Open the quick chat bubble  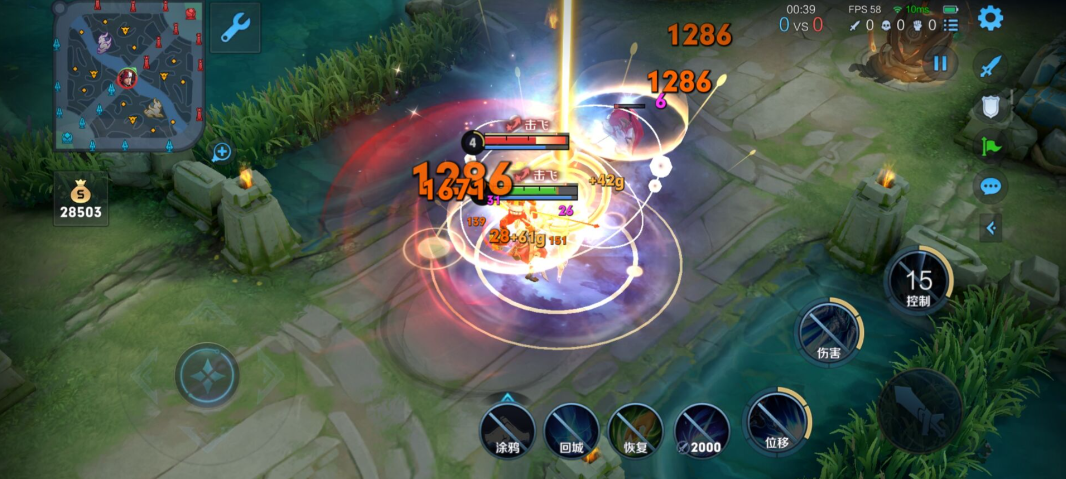coord(991,186)
